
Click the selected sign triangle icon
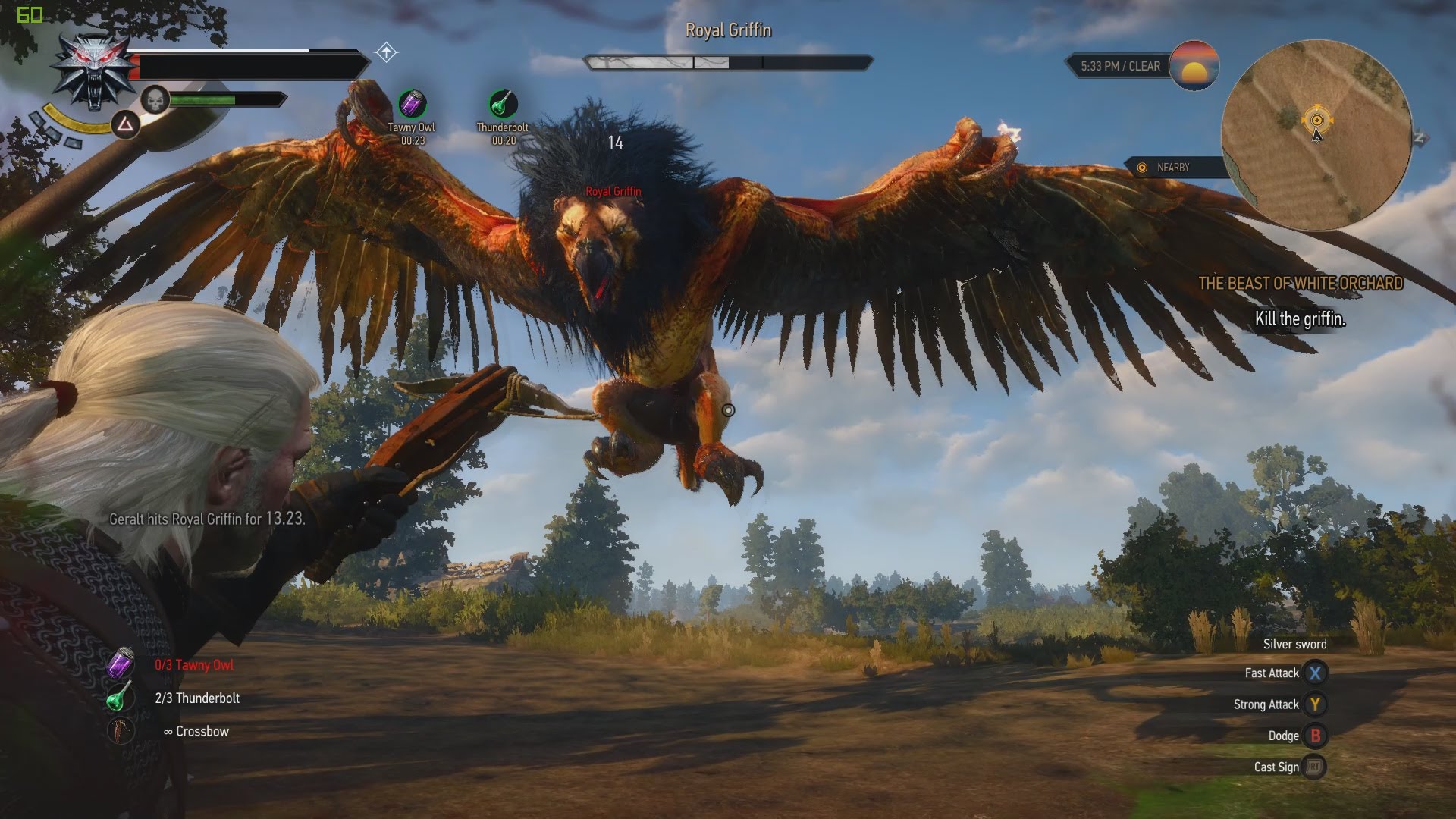click(x=125, y=124)
